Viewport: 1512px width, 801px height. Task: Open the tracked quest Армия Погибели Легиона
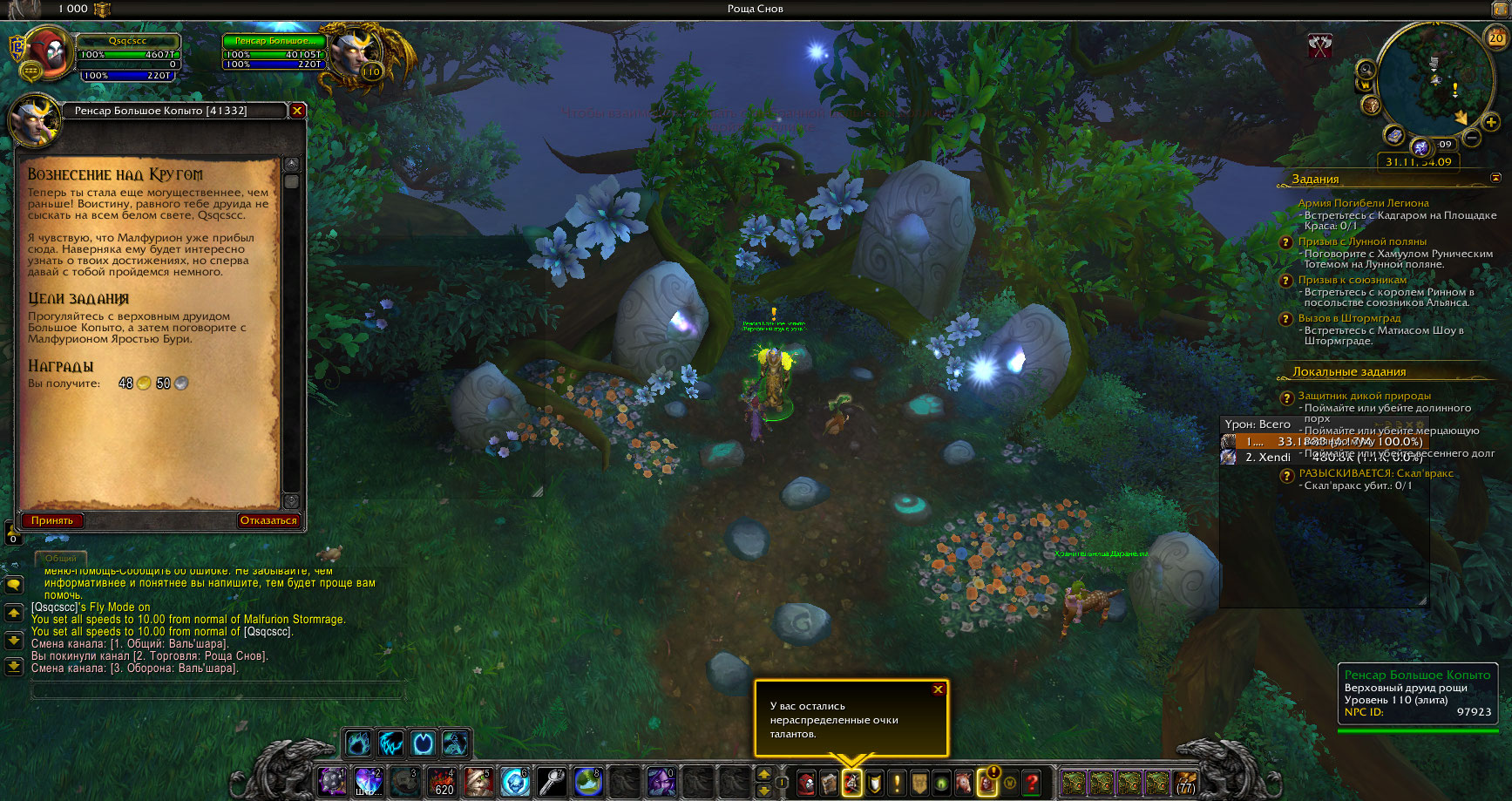coord(1363,203)
